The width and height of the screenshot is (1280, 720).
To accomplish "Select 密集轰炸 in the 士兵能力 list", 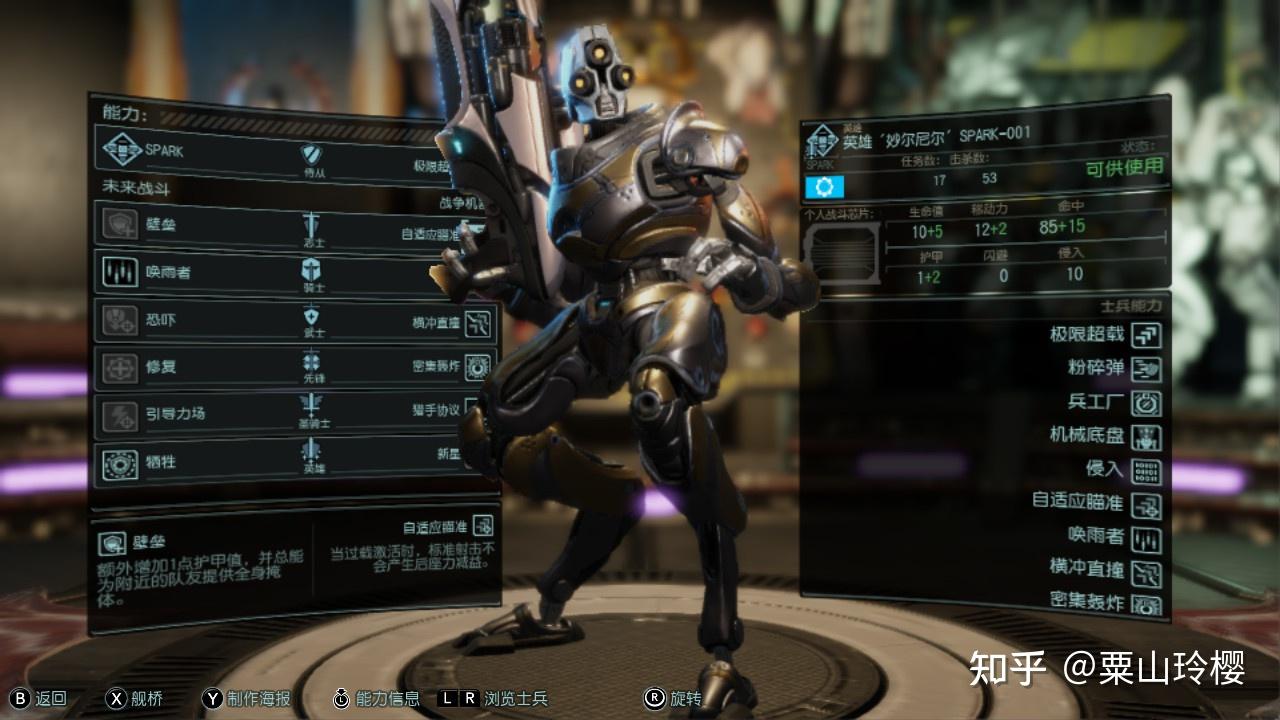I will pyautogui.click(x=1146, y=604).
